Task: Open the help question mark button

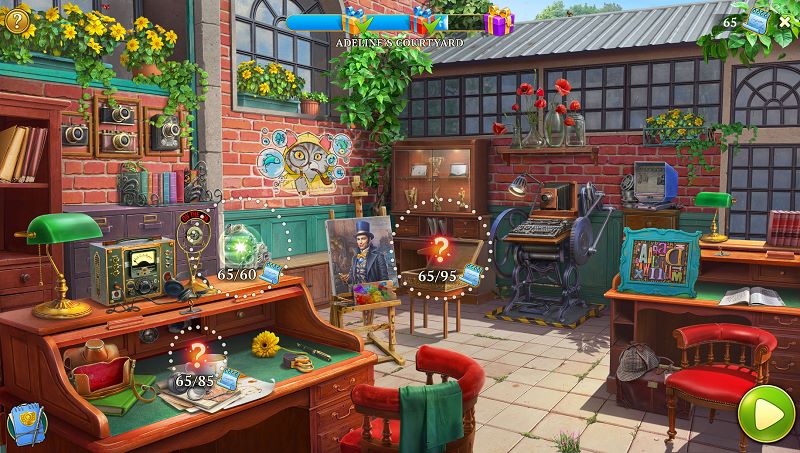Action: (17, 19)
